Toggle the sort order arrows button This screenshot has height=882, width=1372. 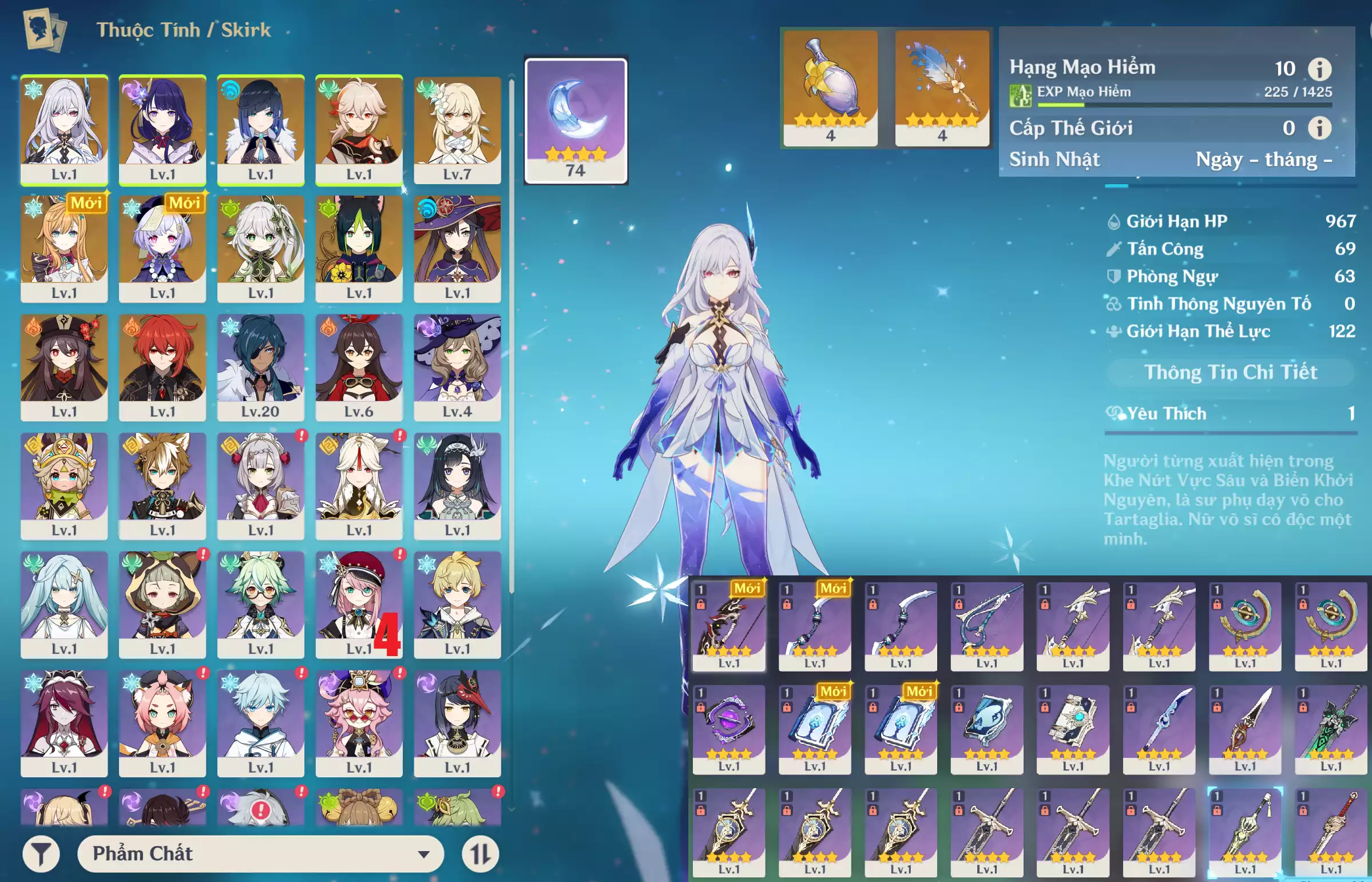click(x=480, y=855)
